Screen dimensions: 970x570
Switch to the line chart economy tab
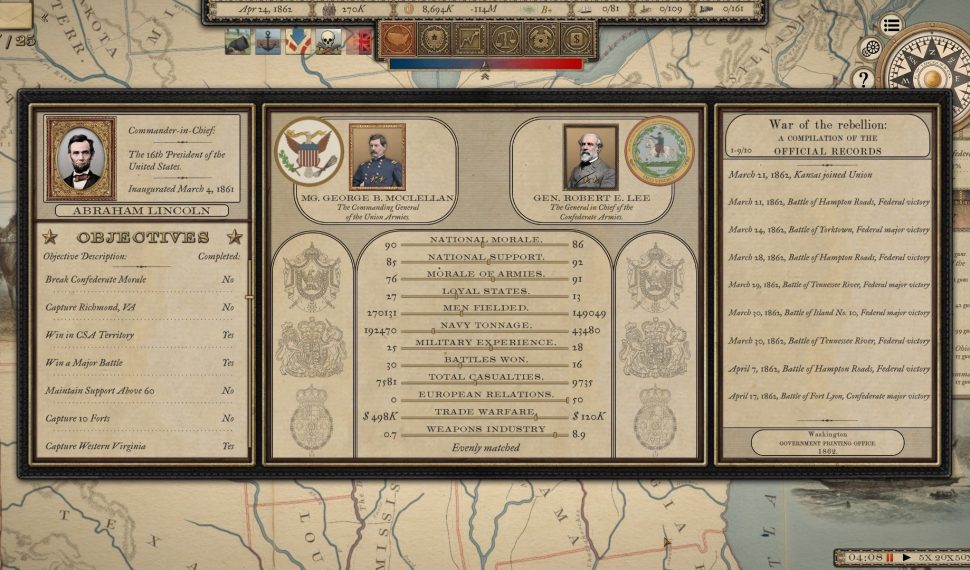tap(468, 40)
